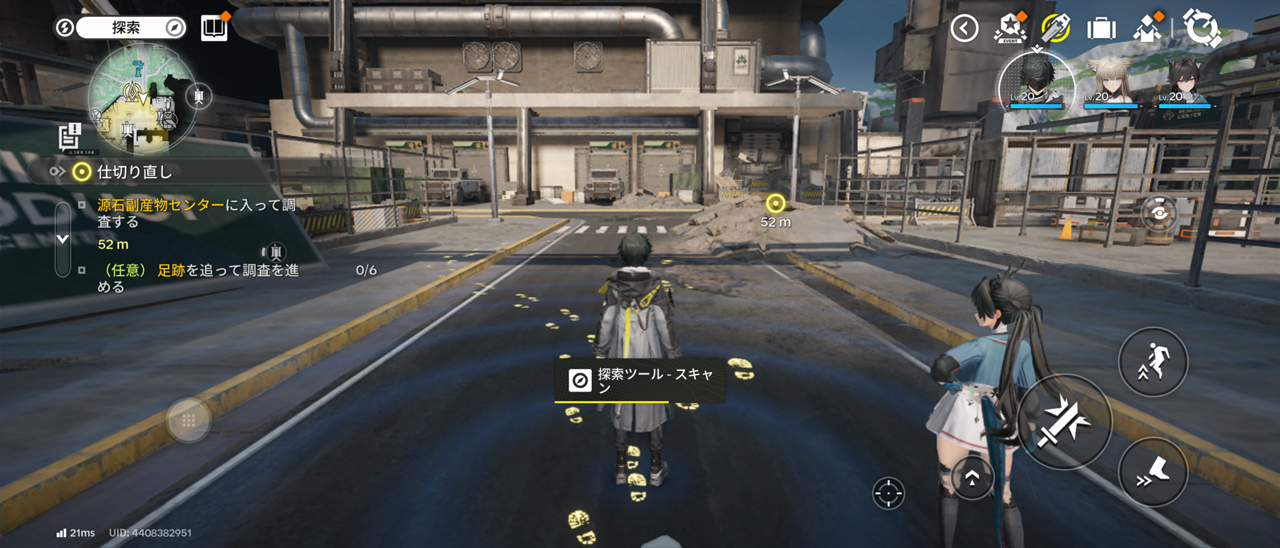Toggle the eye view icon
The width and height of the screenshot is (1280, 548).
click(x=1158, y=213)
